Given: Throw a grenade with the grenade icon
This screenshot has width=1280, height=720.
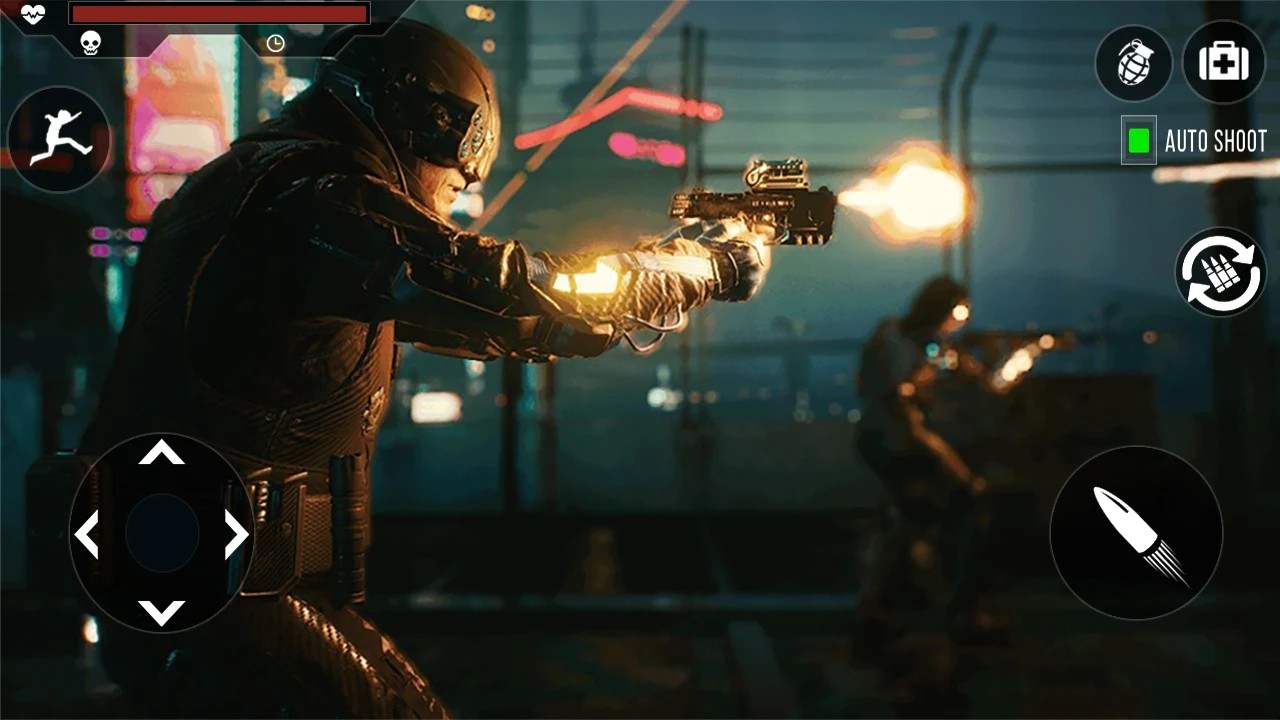Looking at the screenshot, I should click(1134, 62).
